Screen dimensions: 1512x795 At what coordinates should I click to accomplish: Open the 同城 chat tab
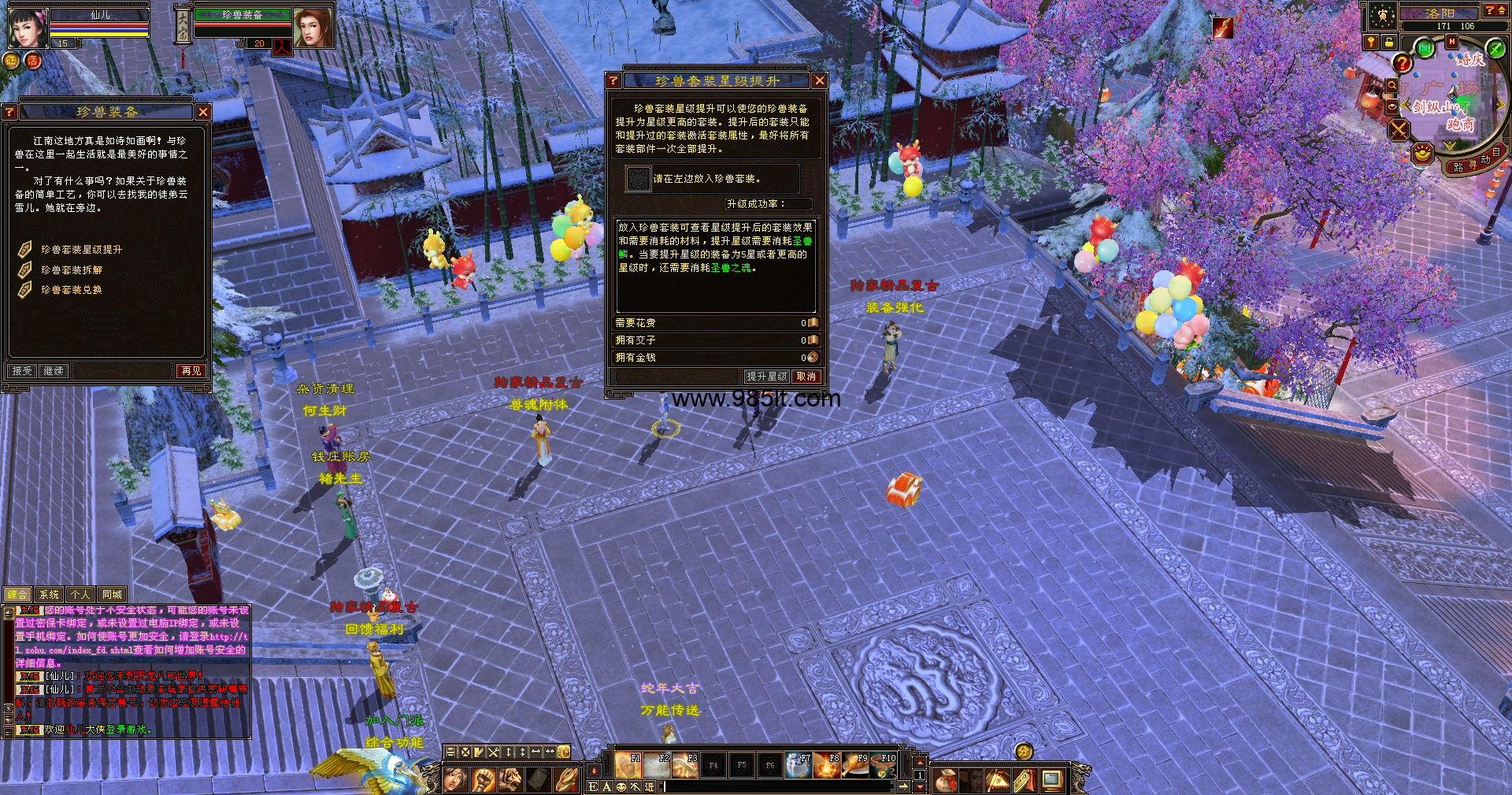[112, 595]
